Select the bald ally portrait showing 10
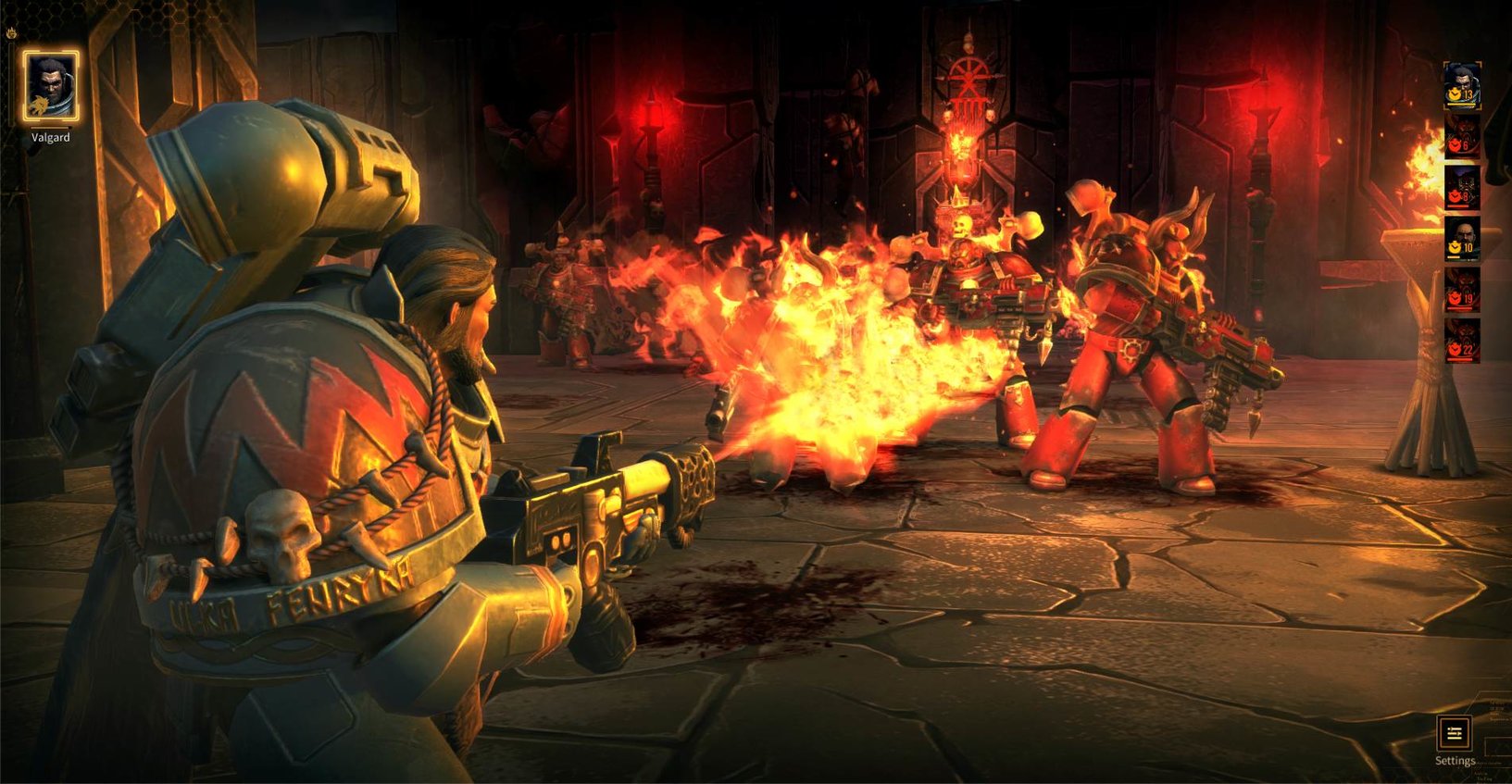The width and height of the screenshot is (1512, 784). pyautogui.click(x=1462, y=239)
